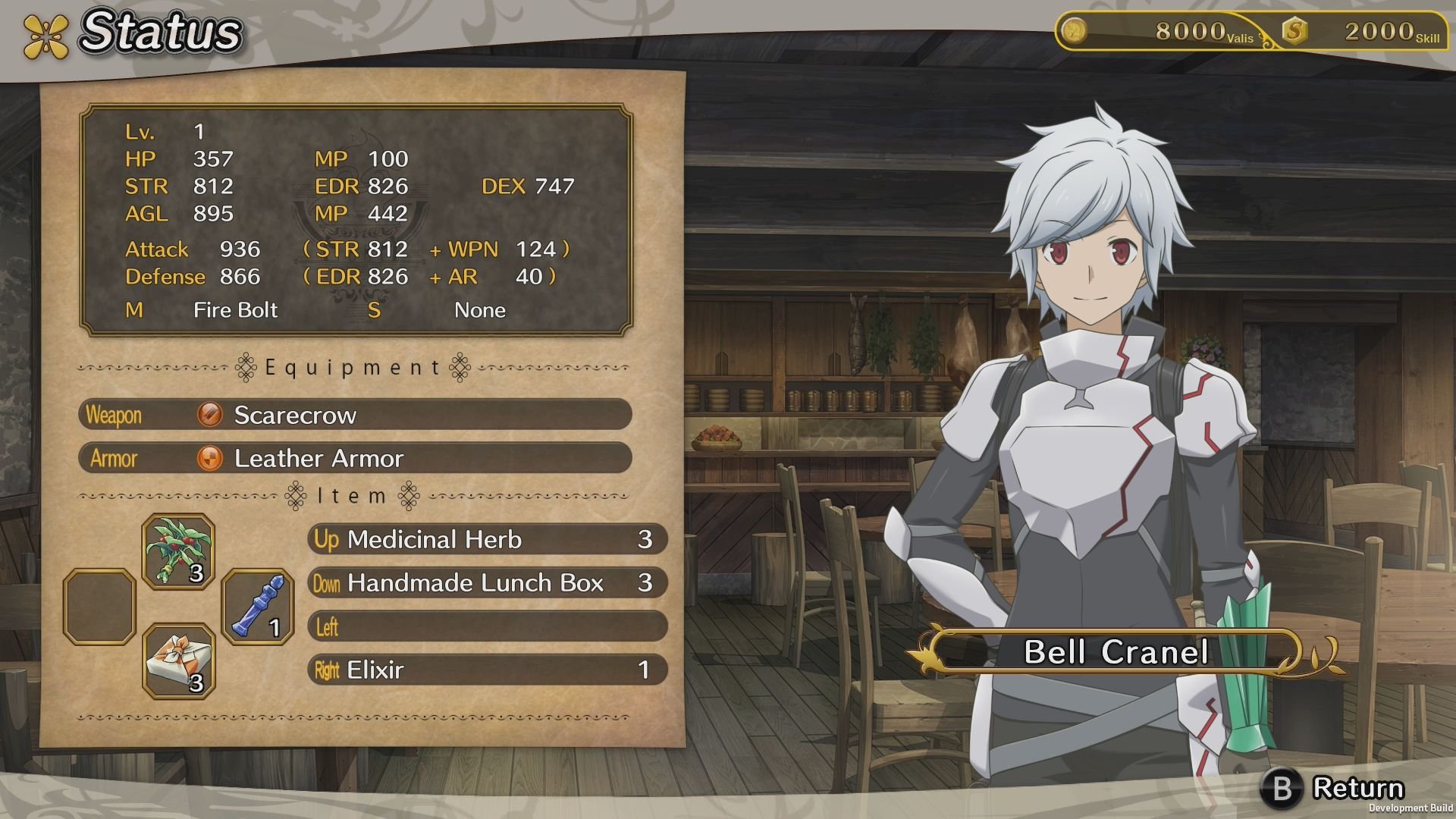Image resolution: width=1456 pixels, height=819 pixels.
Task: Click the empty item slot hexagon
Action: (99, 607)
